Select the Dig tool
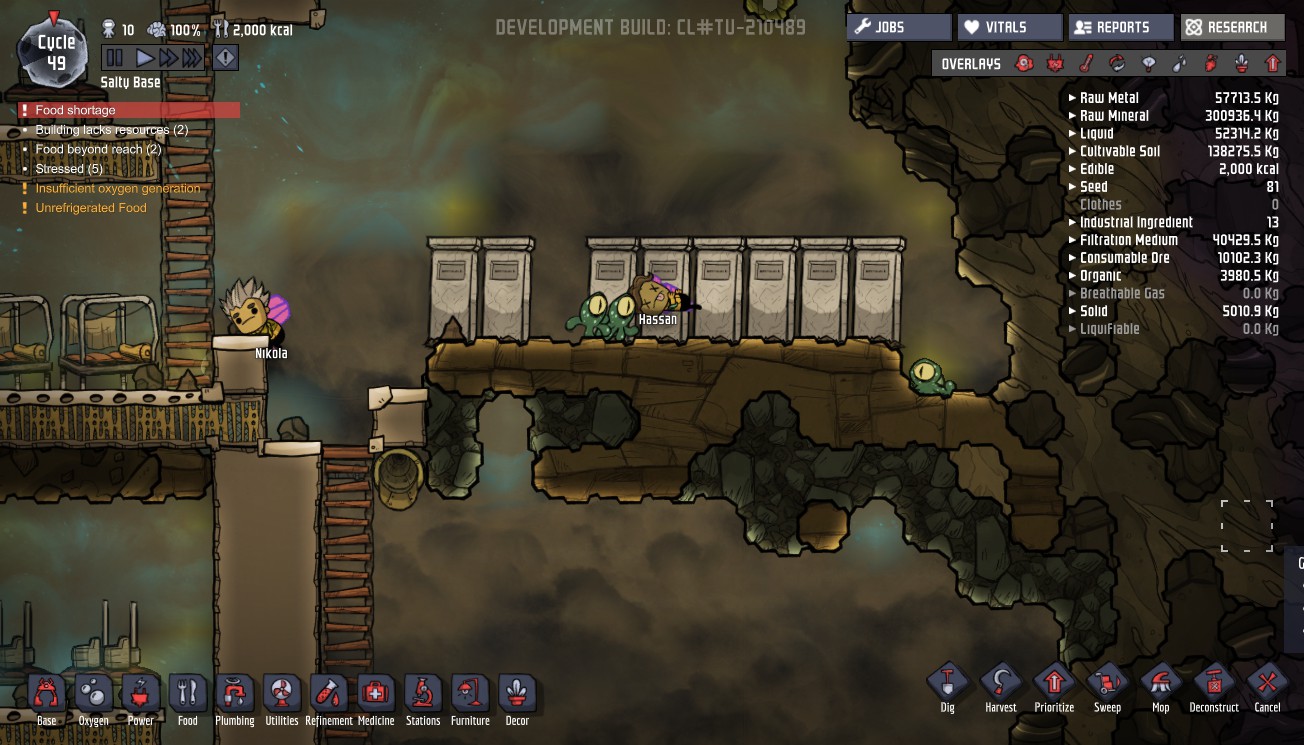The height and width of the screenshot is (745, 1304). click(947, 687)
